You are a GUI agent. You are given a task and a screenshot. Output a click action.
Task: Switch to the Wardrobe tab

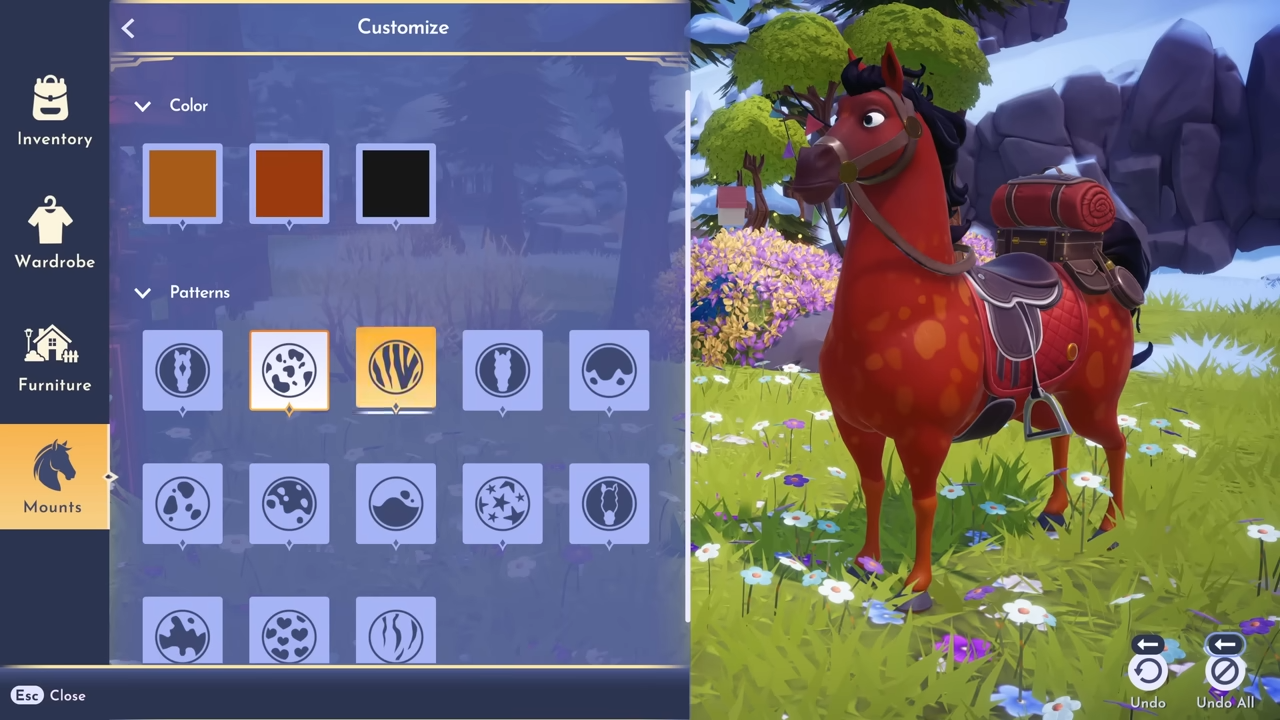click(x=54, y=233)
